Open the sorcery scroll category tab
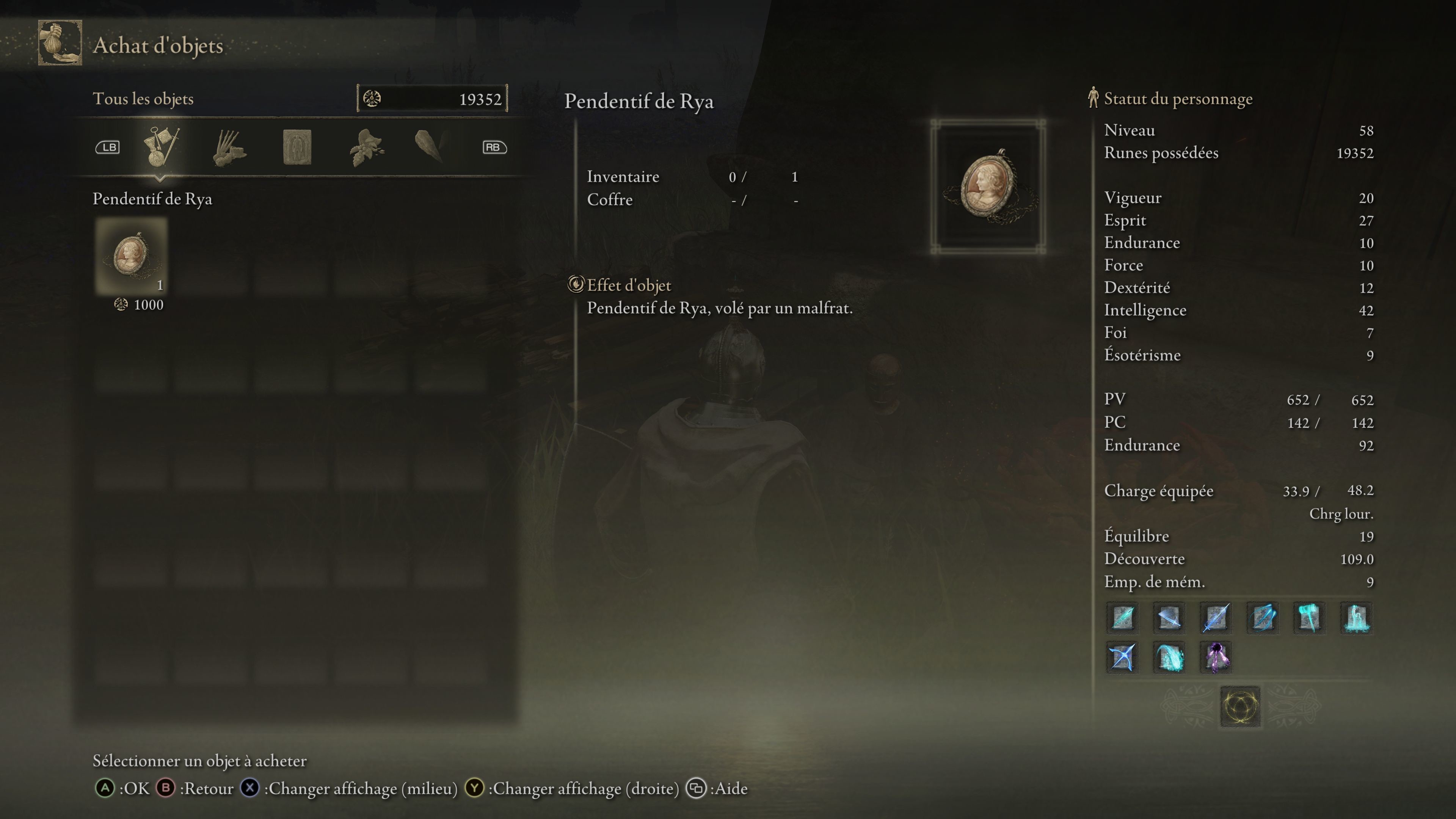 click(298, 147)
